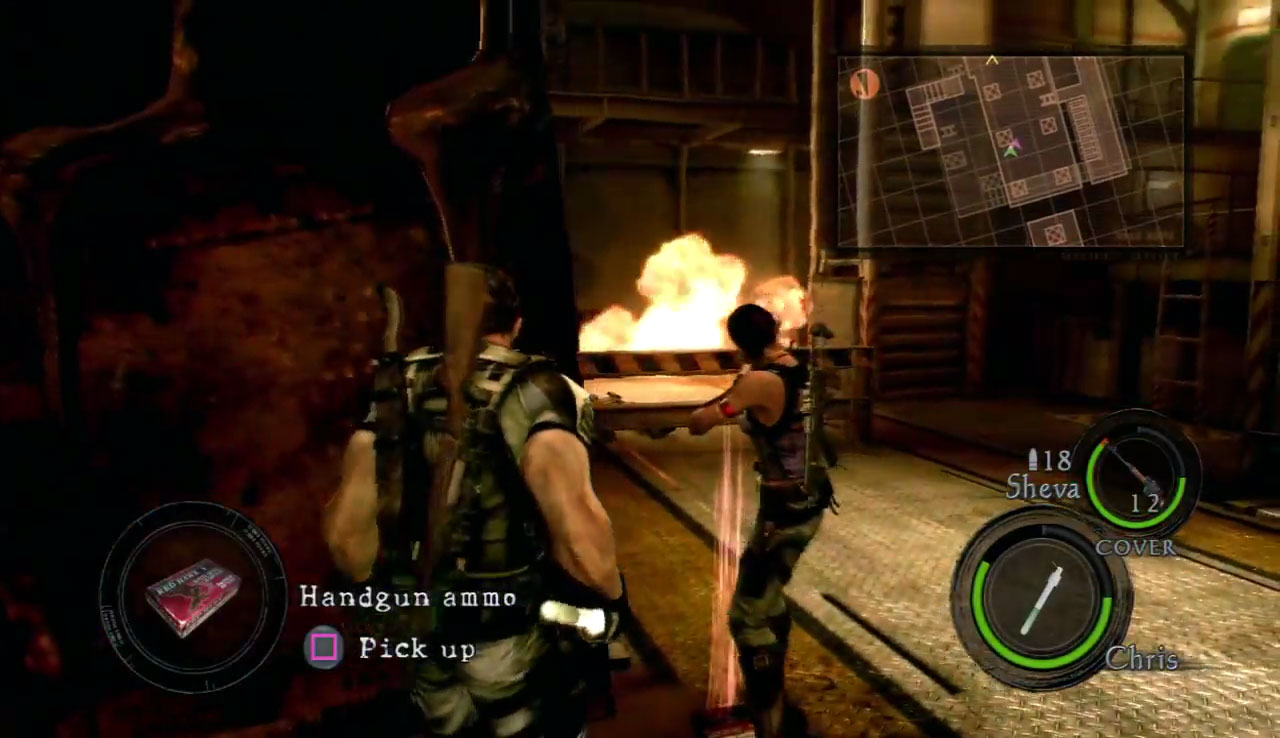Select the Handgun ammo box icon
1280x738 pixels.
192,597
